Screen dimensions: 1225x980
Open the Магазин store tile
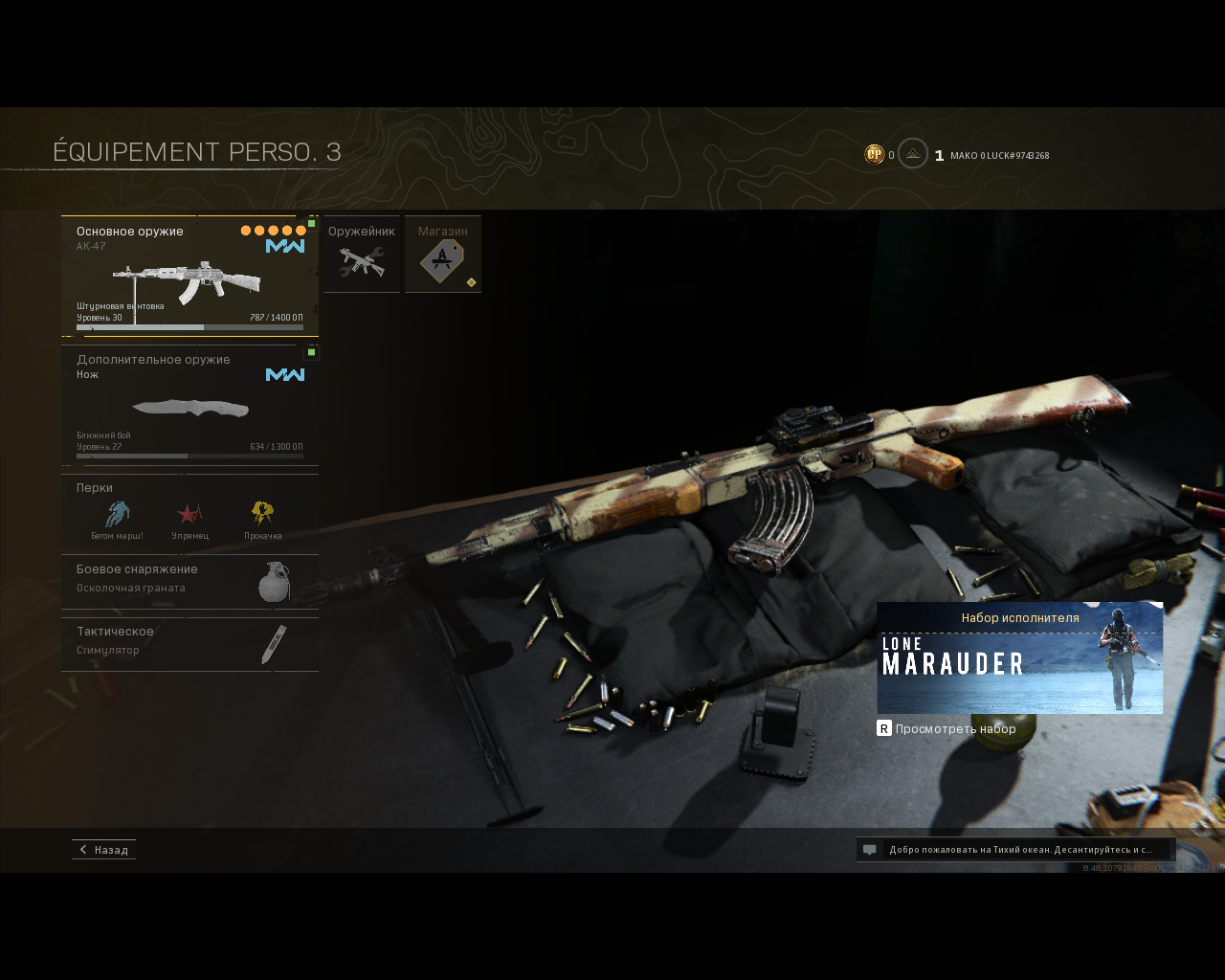tap(442, 255)
